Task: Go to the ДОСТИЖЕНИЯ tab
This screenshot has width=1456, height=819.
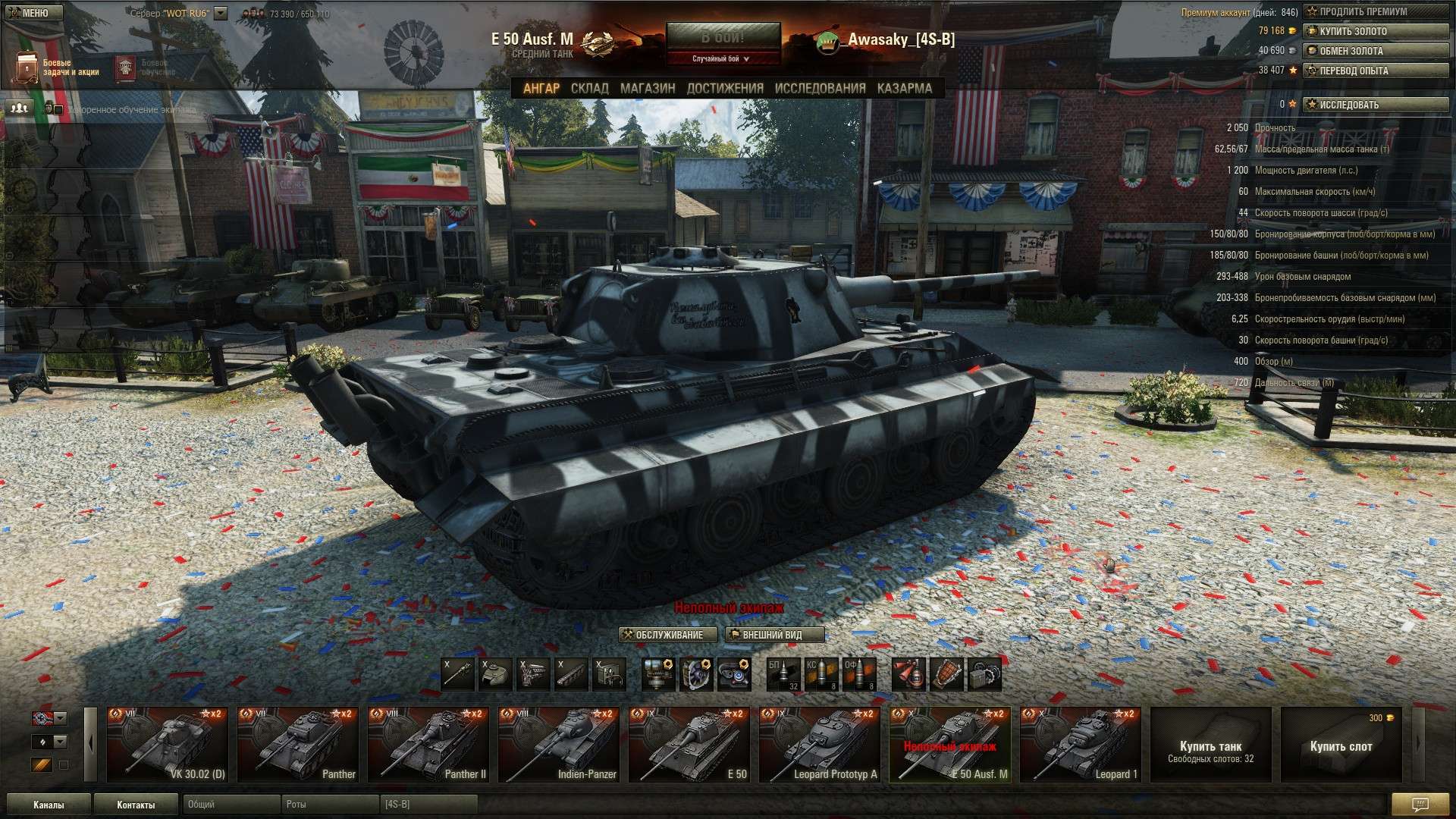Action: [725, 88]
